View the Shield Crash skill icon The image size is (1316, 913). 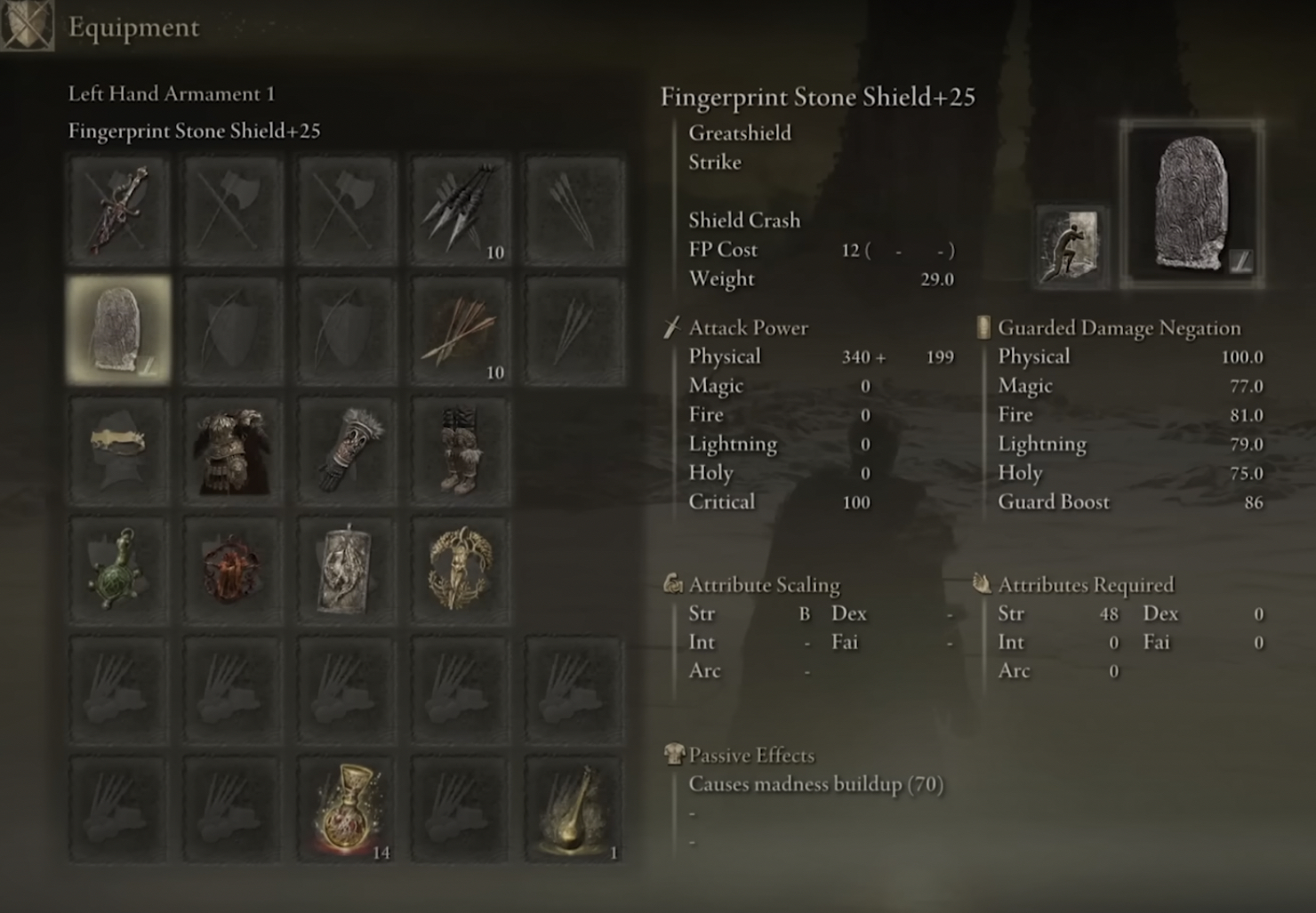pos(1071,248)
